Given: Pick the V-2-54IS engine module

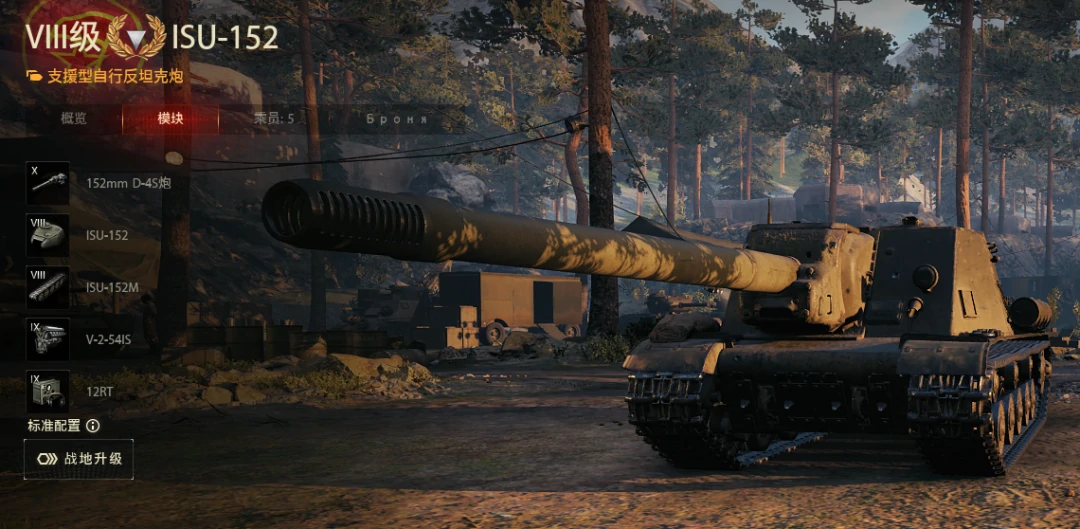Looking at the screenshot, I should [48, 340].
